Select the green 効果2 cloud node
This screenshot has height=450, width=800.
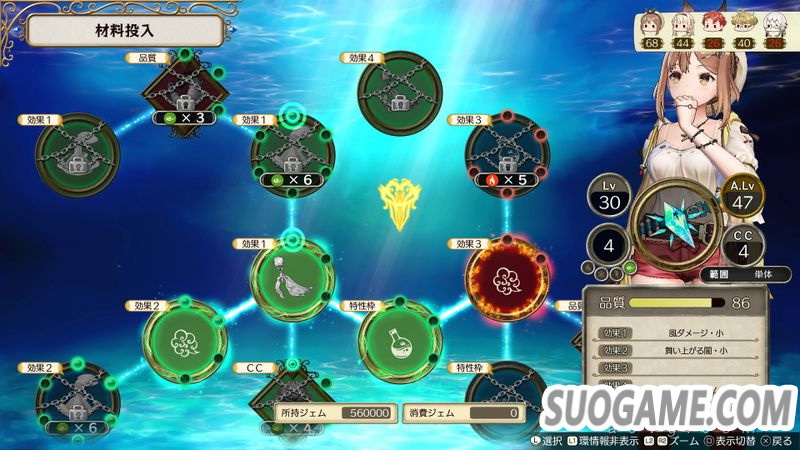(184, 340)
